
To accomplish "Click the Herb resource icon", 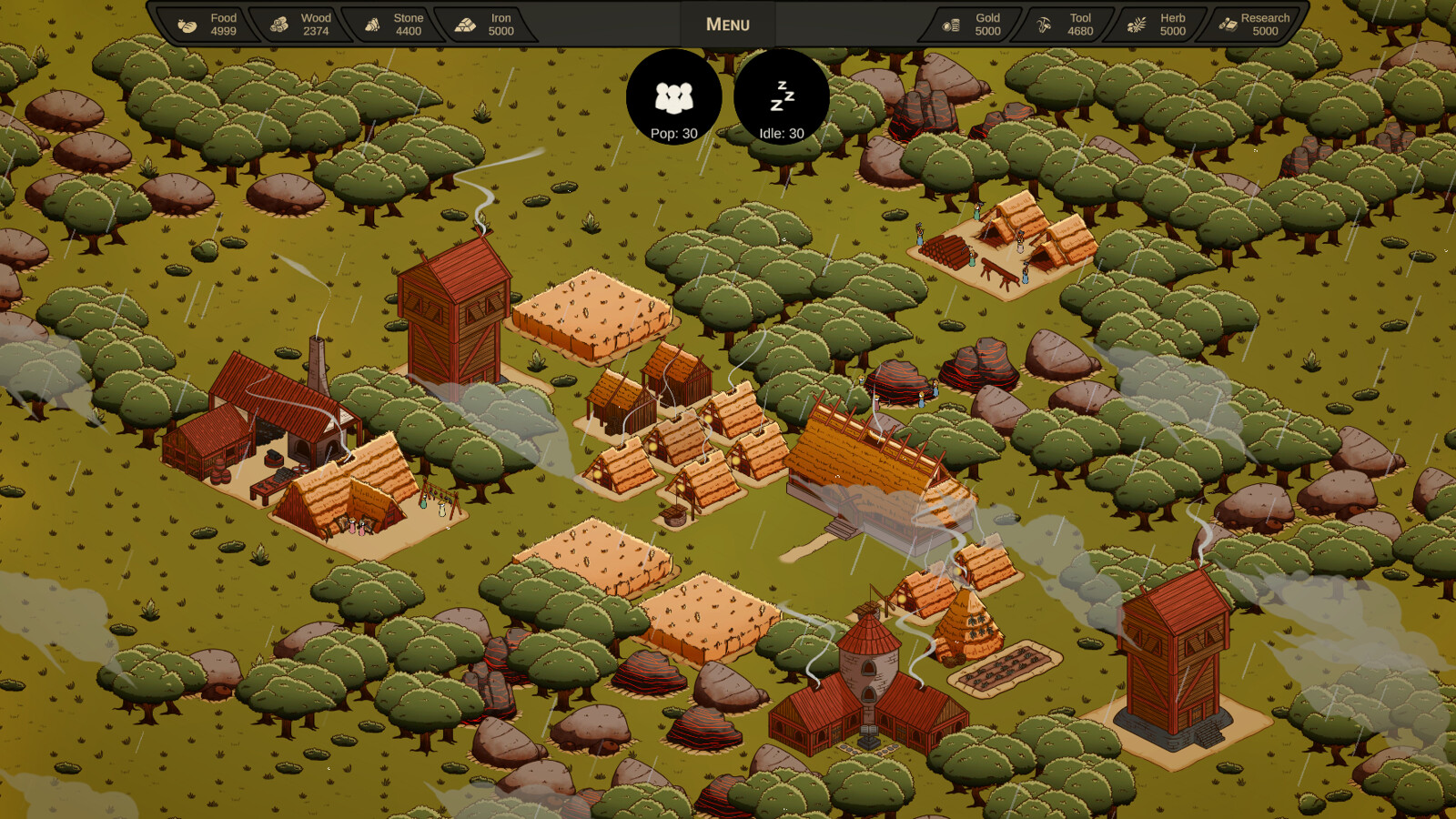I will click(1135, 25).
